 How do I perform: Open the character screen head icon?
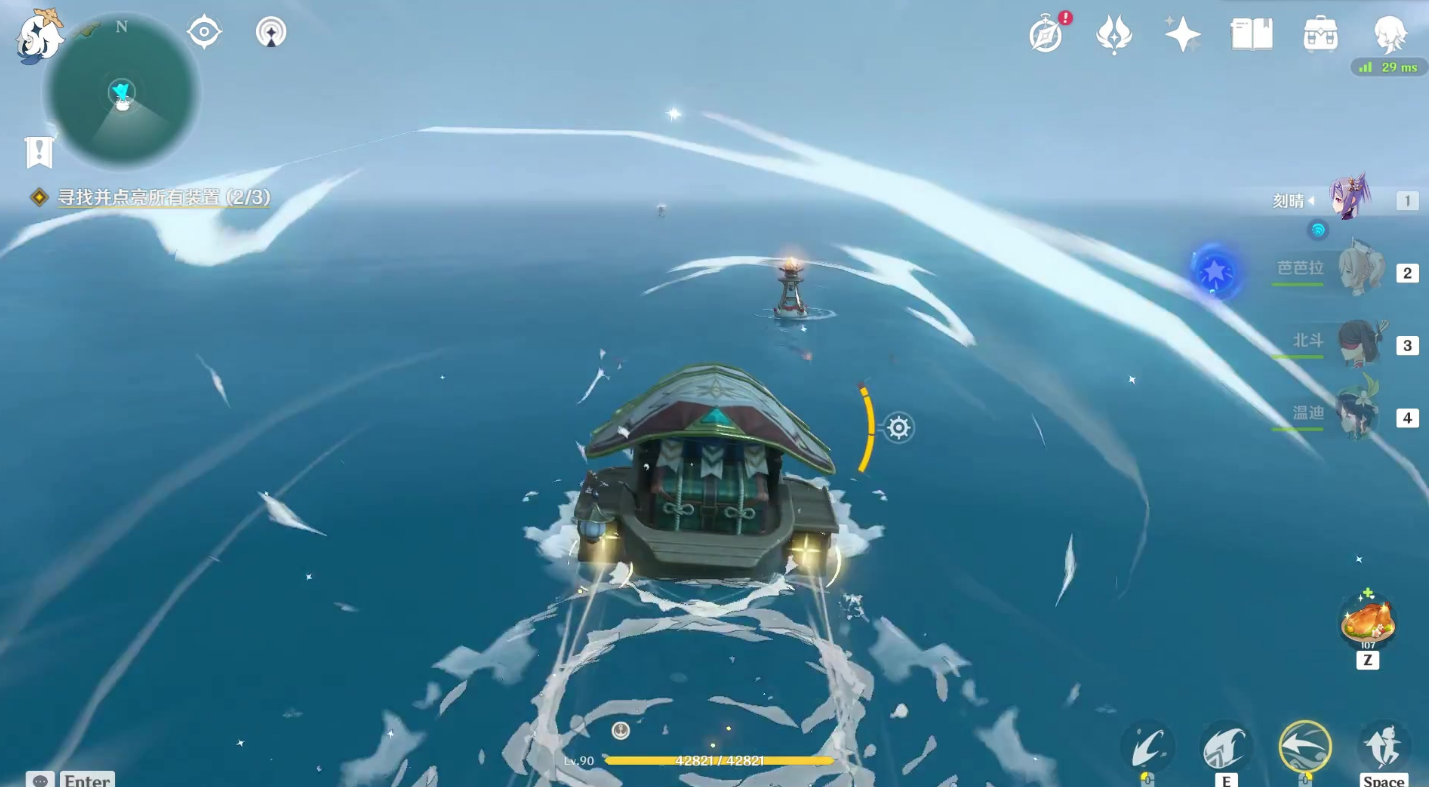1390,34
